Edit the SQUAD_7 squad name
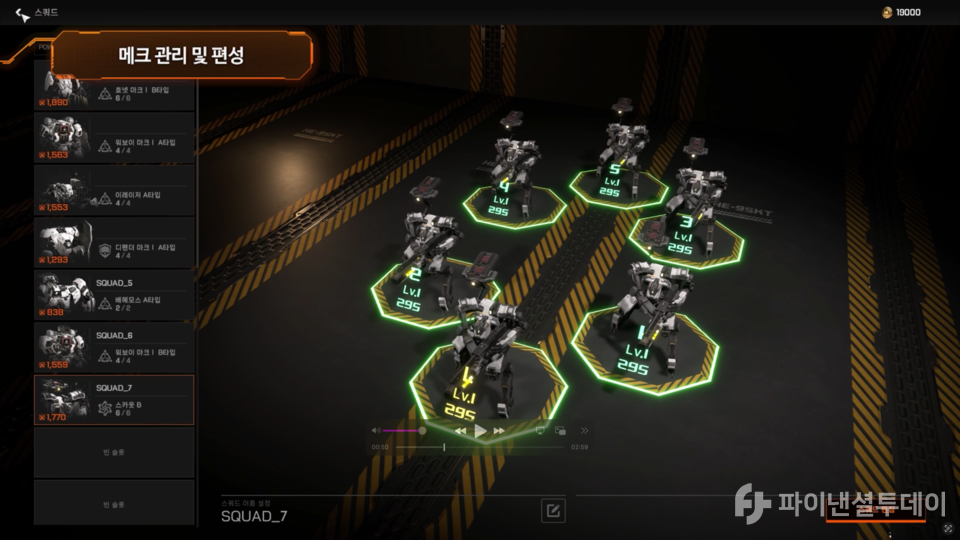 tap(552, 511)
